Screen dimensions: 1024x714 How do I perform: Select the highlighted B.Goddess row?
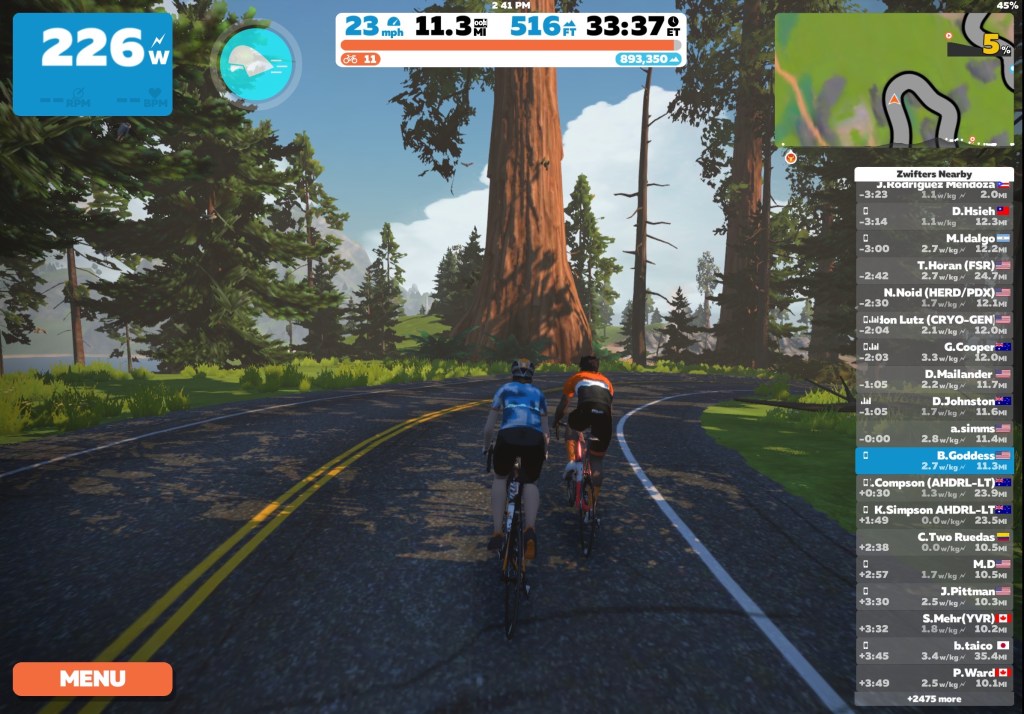[934, 459]
